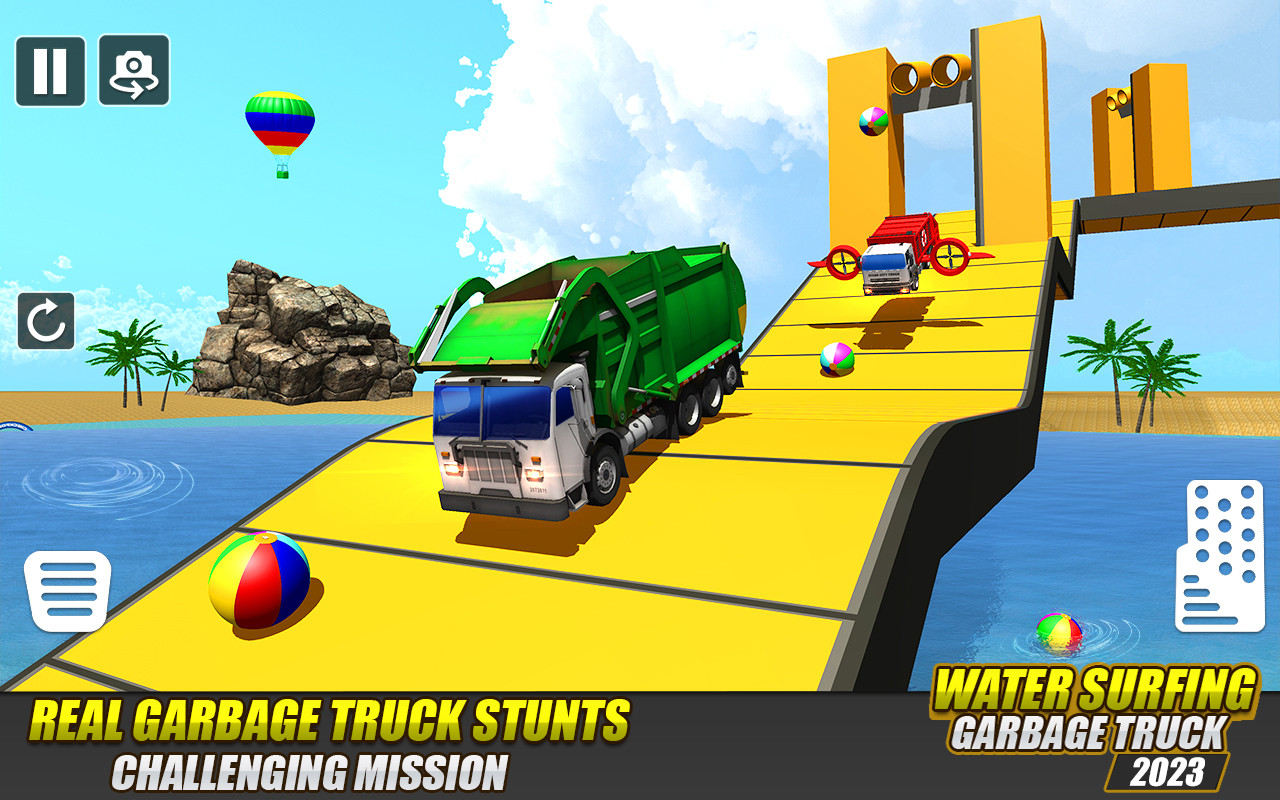Click the beach ball floating in the water
1280x800 pixels.
[1061, 625]
